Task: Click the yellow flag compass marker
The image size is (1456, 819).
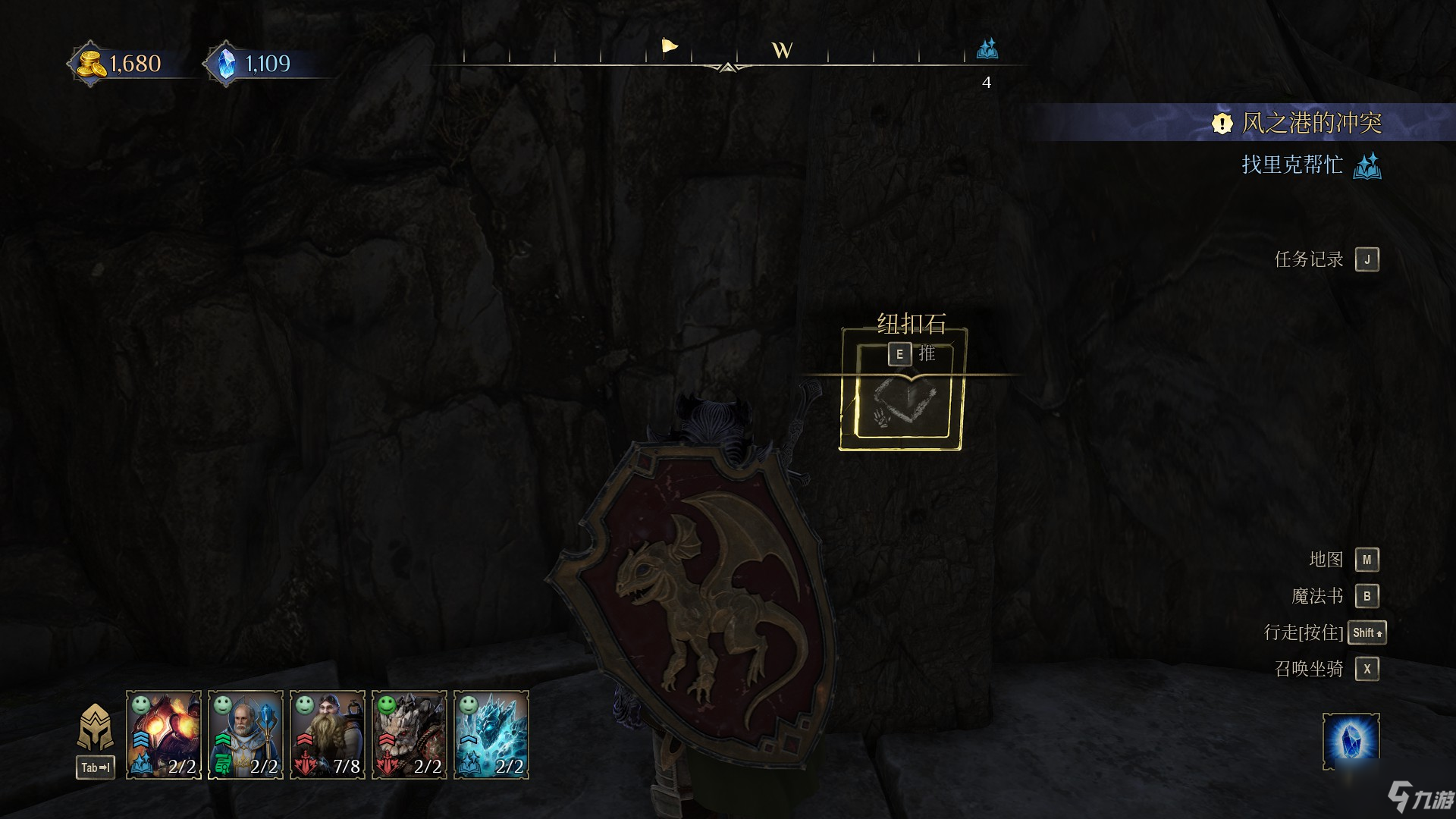Action: (x=669, y=47)
